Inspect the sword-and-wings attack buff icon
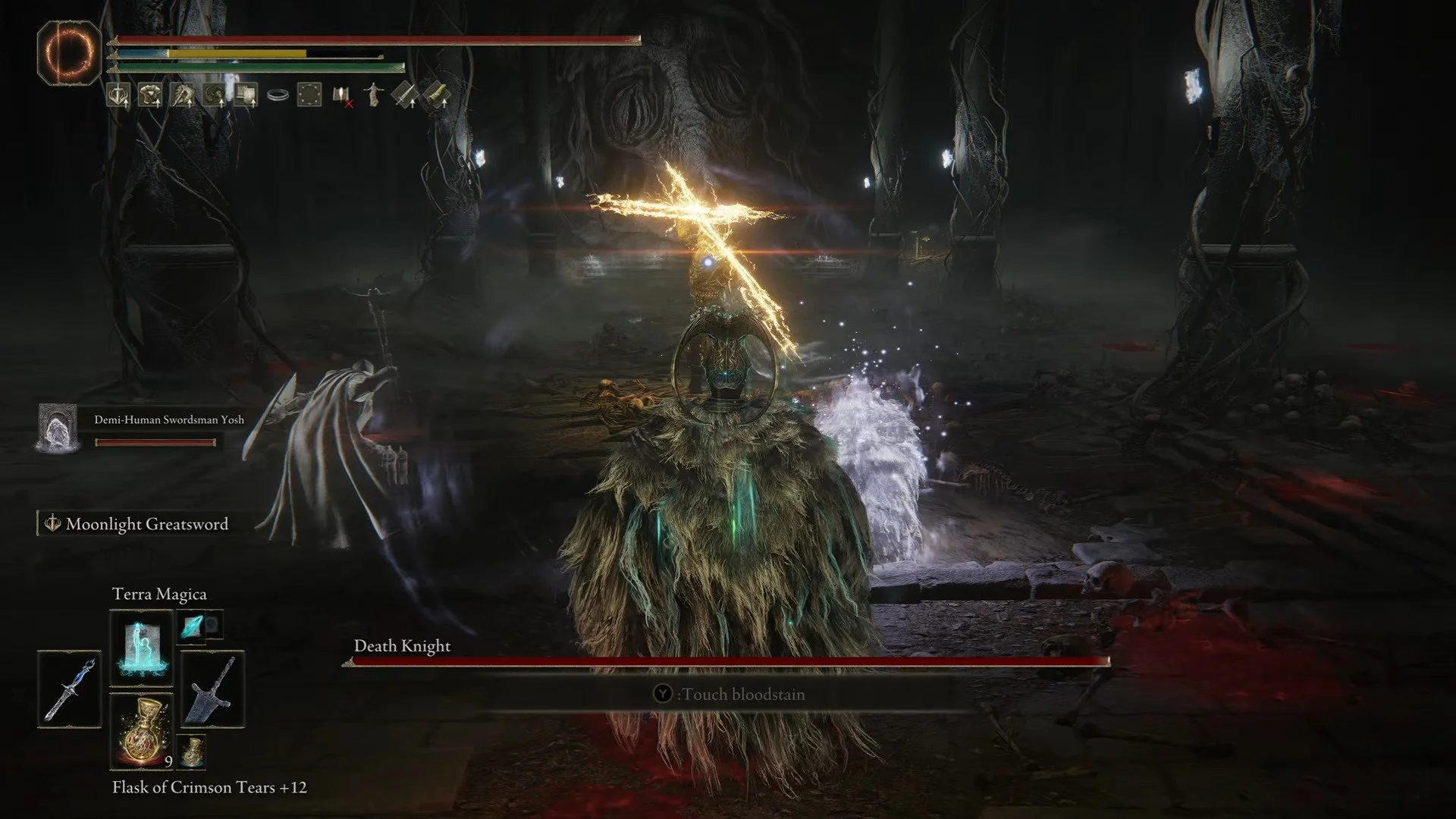Screen dimensions: 1456x819 [118, 96]
